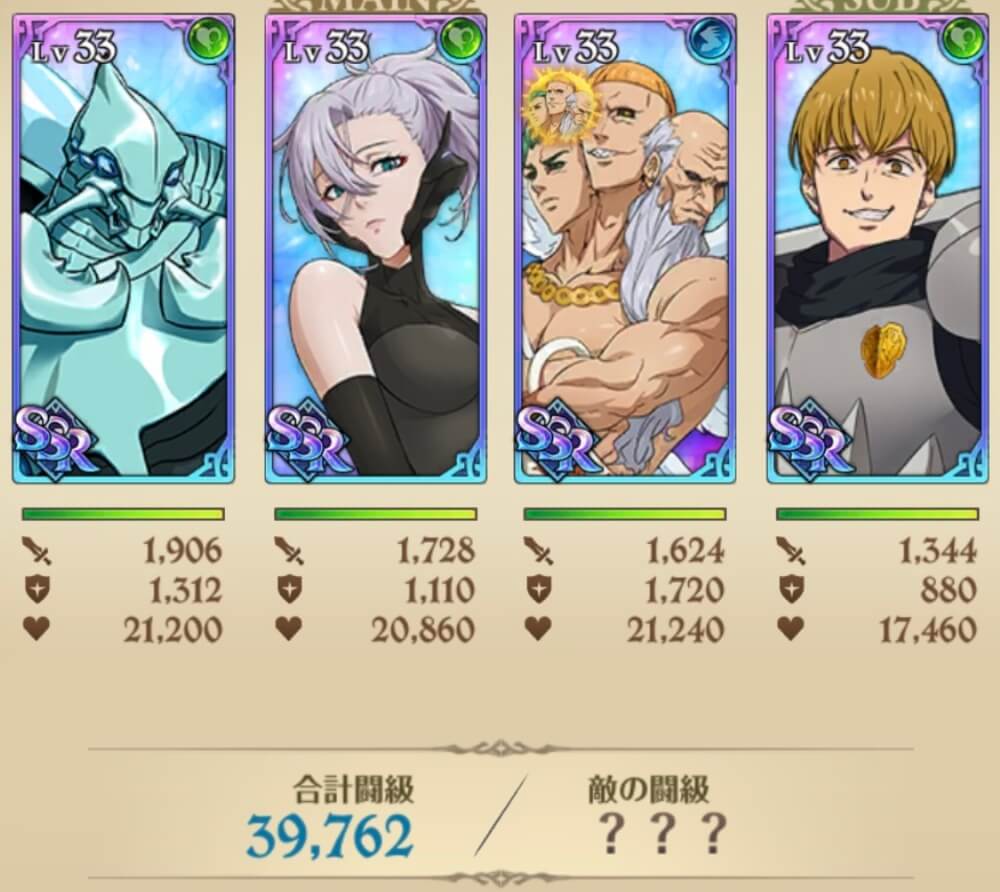The width and height of the screenshot is (1000, 892).
Task: Select the teal armored knight card
Action: 123,250
